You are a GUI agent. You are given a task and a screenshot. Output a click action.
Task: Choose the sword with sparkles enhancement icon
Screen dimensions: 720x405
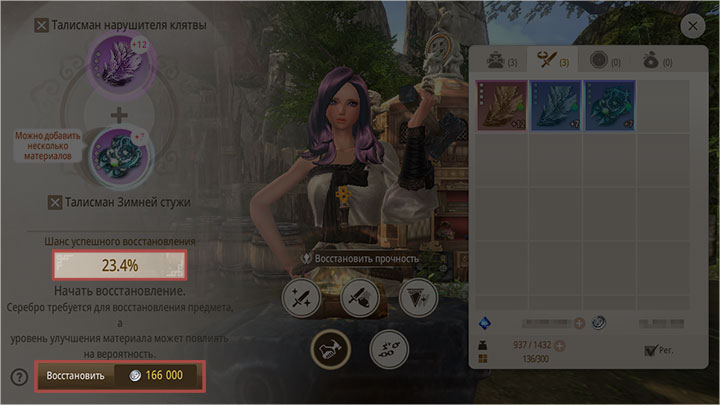(x=300, y=296)
